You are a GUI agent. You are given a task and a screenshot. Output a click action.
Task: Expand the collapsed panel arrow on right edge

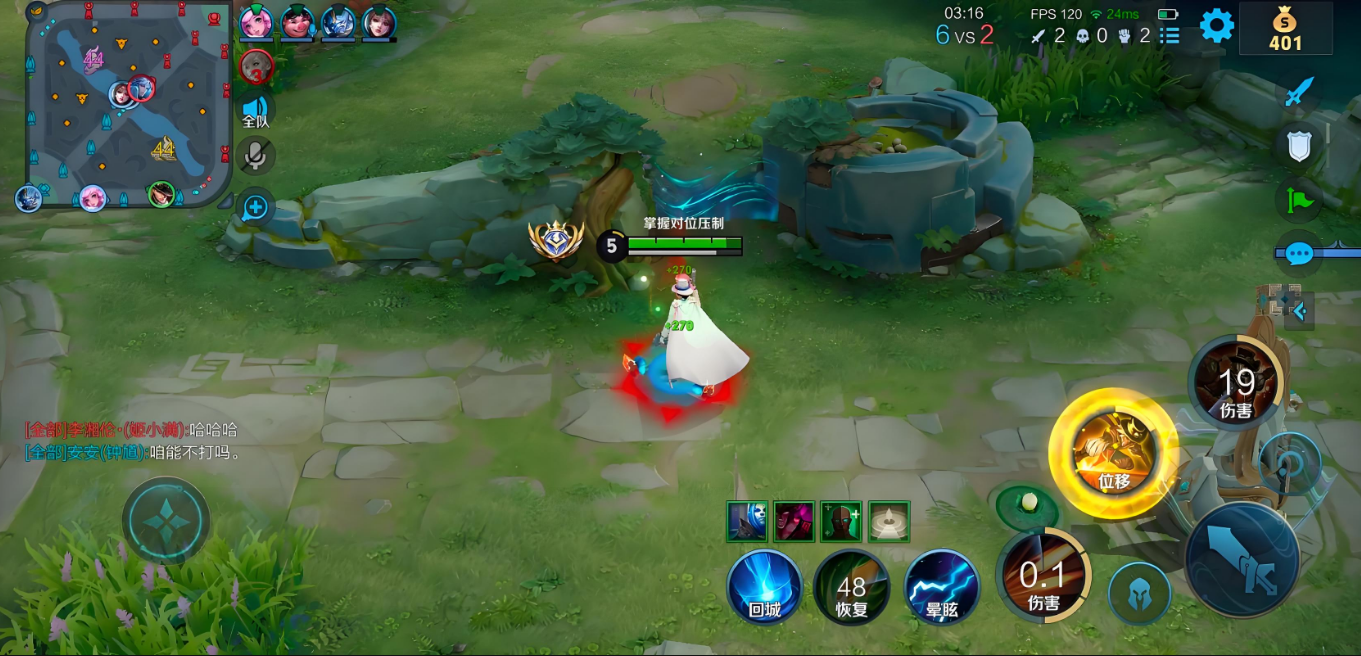(x=1299, y=311)
